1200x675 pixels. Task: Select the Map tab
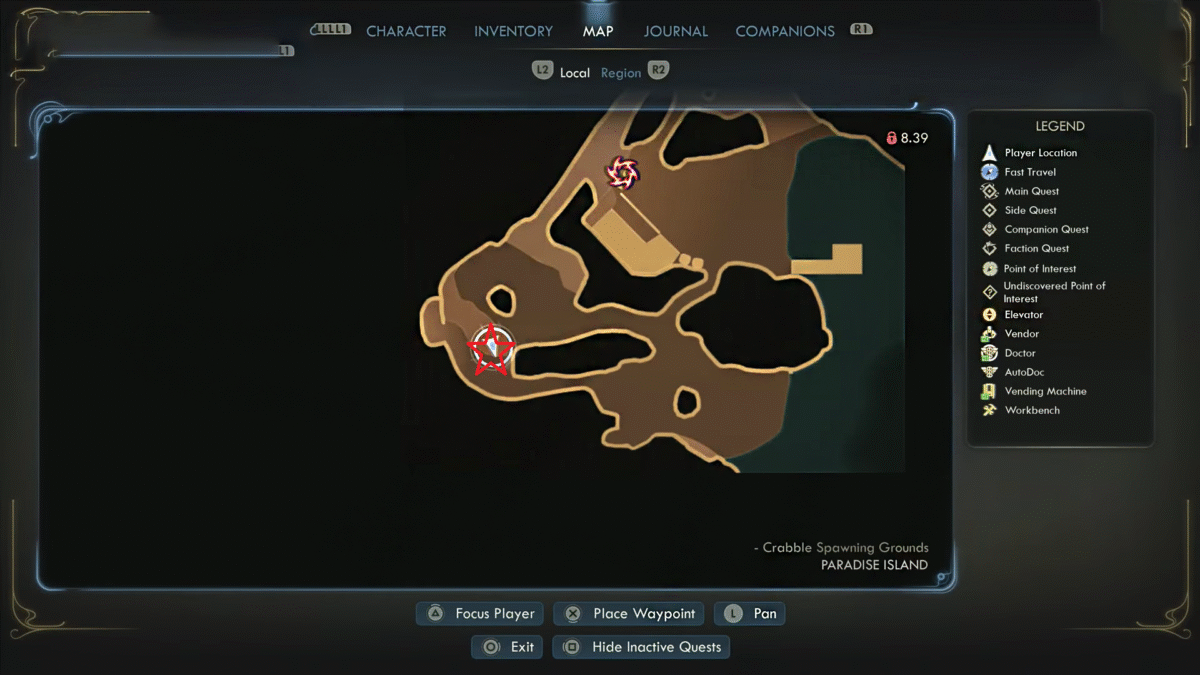point(598,31)
